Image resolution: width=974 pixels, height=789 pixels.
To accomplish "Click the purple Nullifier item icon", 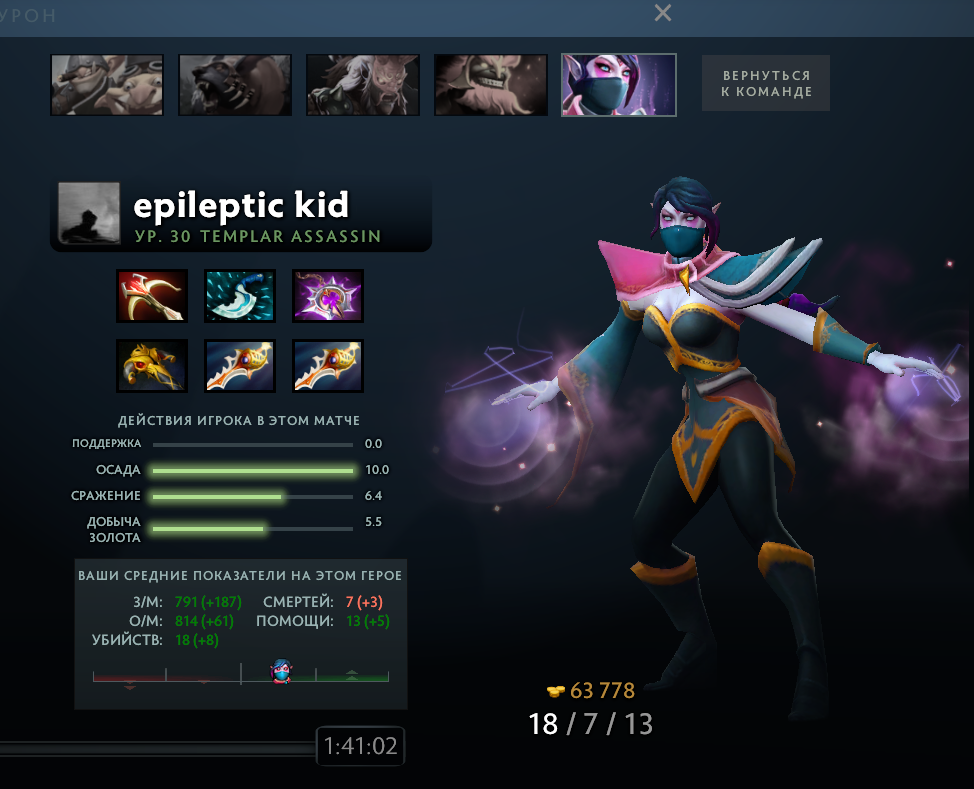I will point(328,295).
